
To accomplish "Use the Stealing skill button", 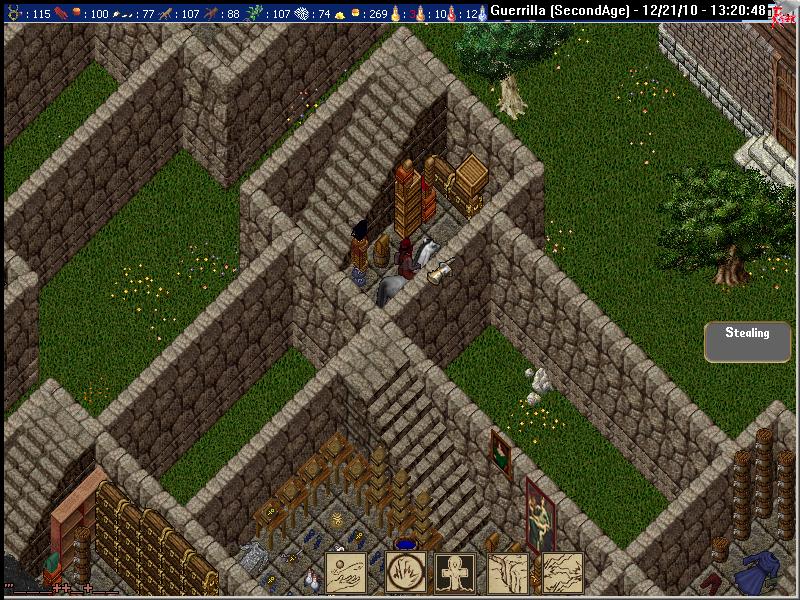I will click(x=747, y=341).
